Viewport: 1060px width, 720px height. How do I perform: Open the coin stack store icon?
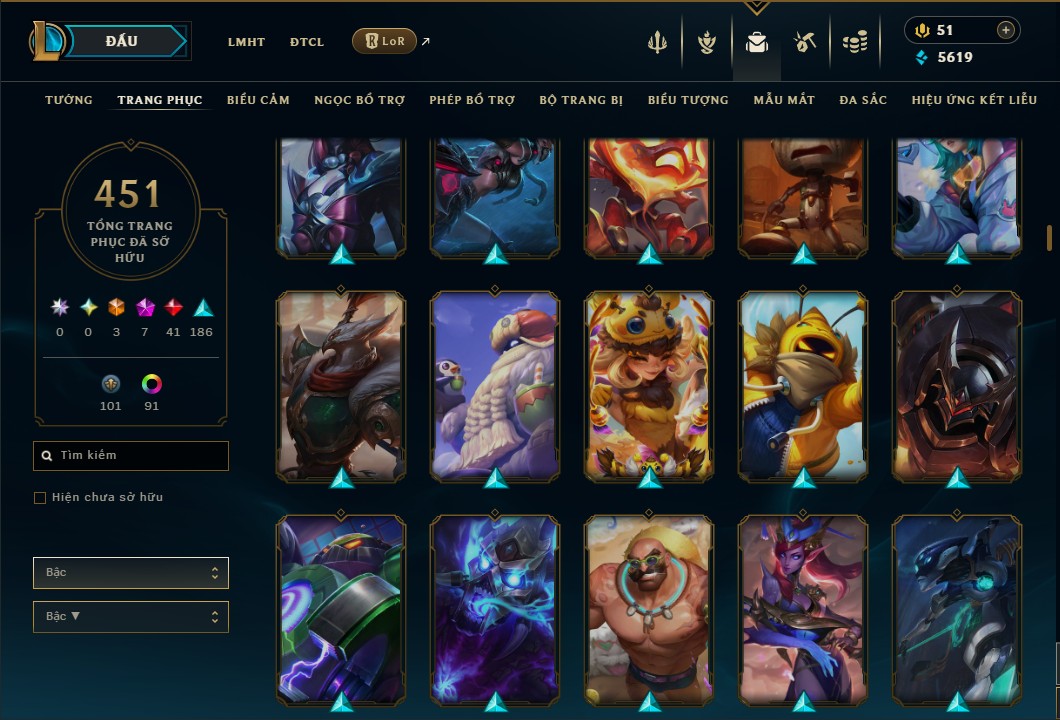tap(854, 43)
